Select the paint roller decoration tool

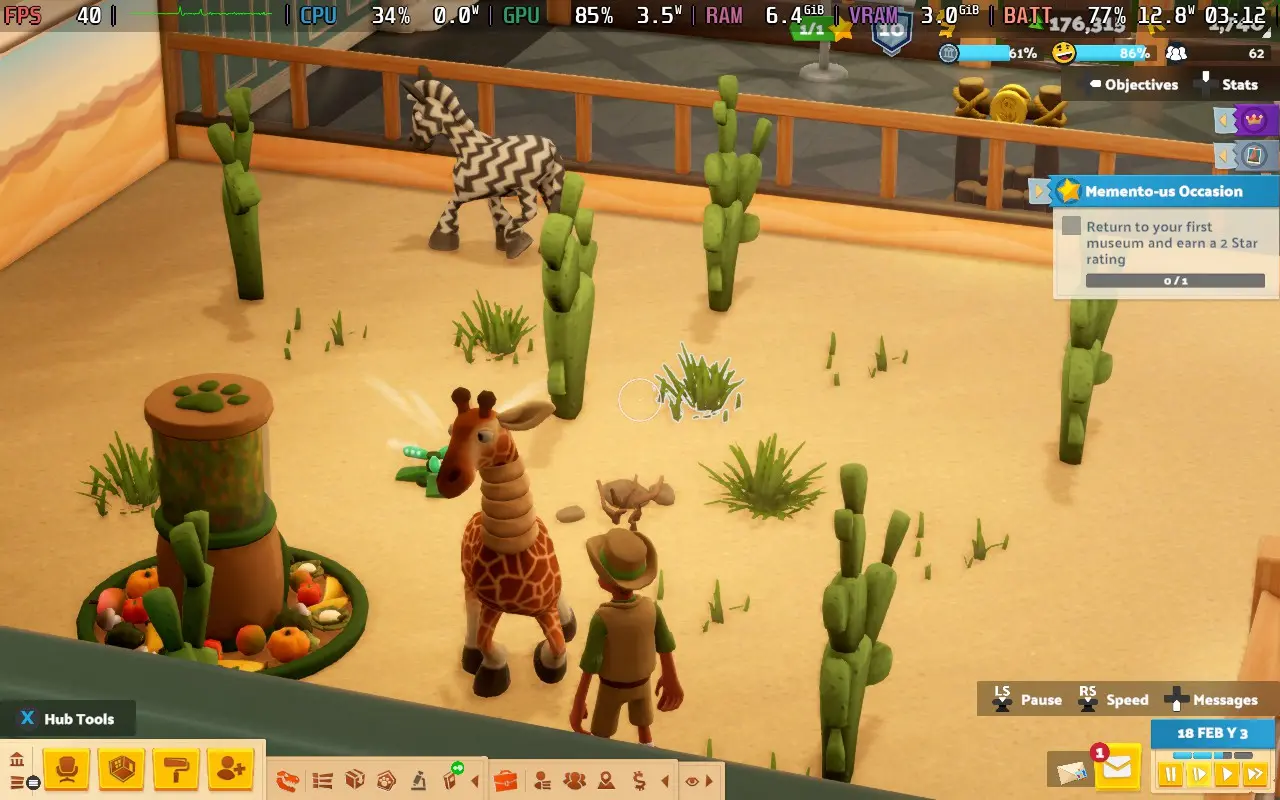(x=177, y=770)
